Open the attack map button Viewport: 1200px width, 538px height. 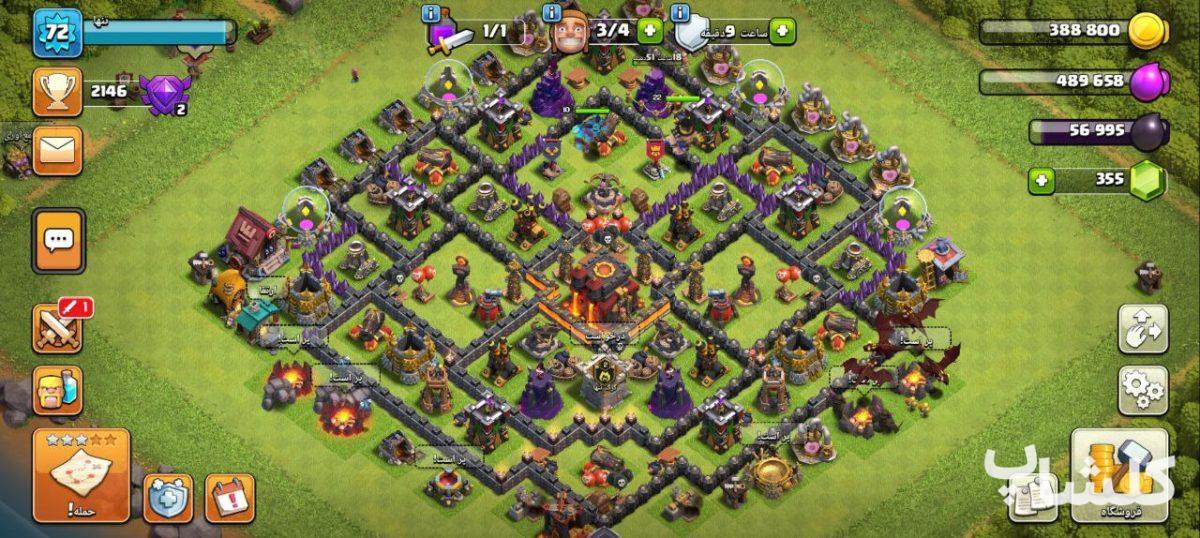click(x=81, y=475)
